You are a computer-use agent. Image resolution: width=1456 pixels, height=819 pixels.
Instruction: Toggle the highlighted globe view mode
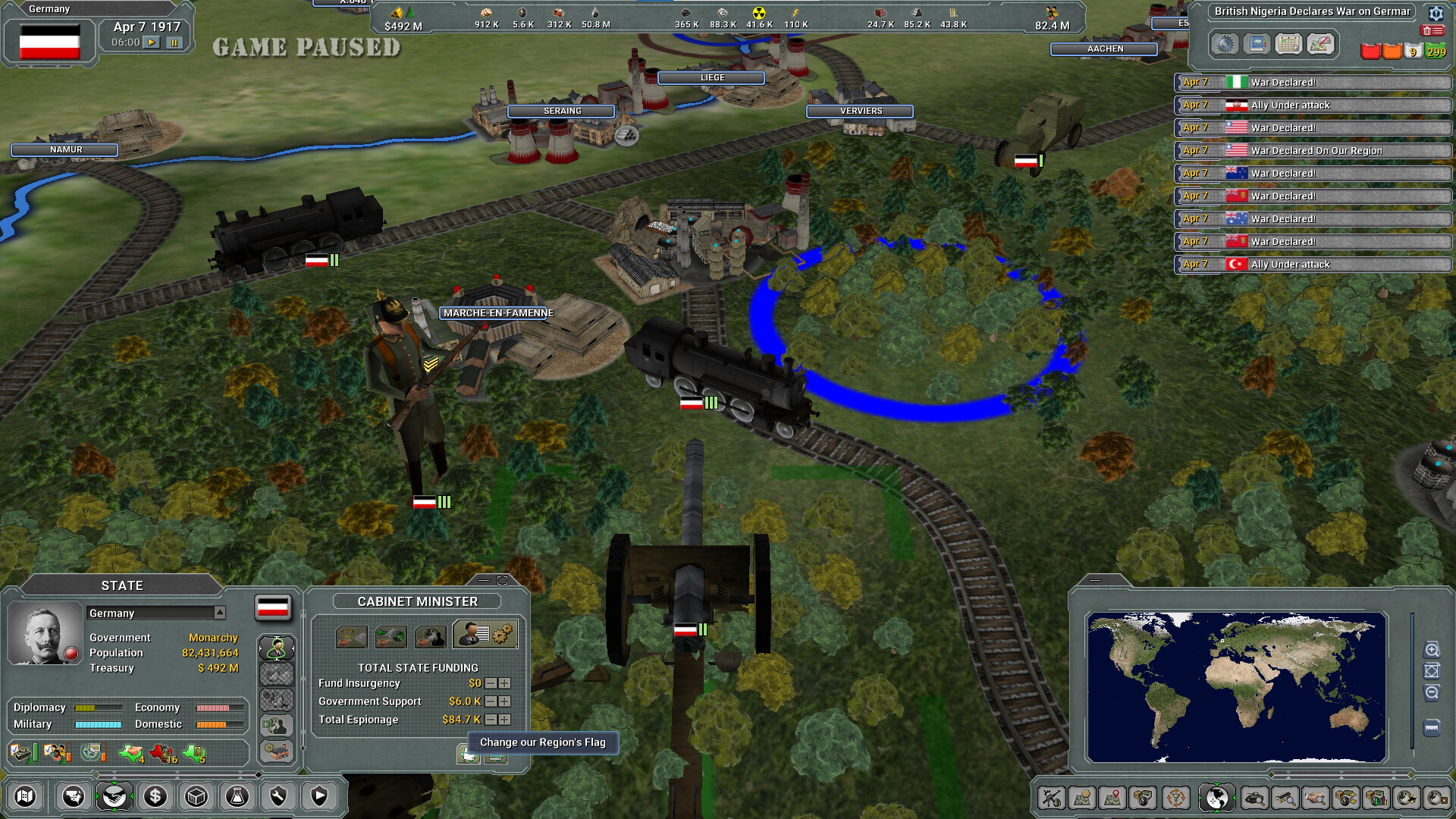(1217, 798)
